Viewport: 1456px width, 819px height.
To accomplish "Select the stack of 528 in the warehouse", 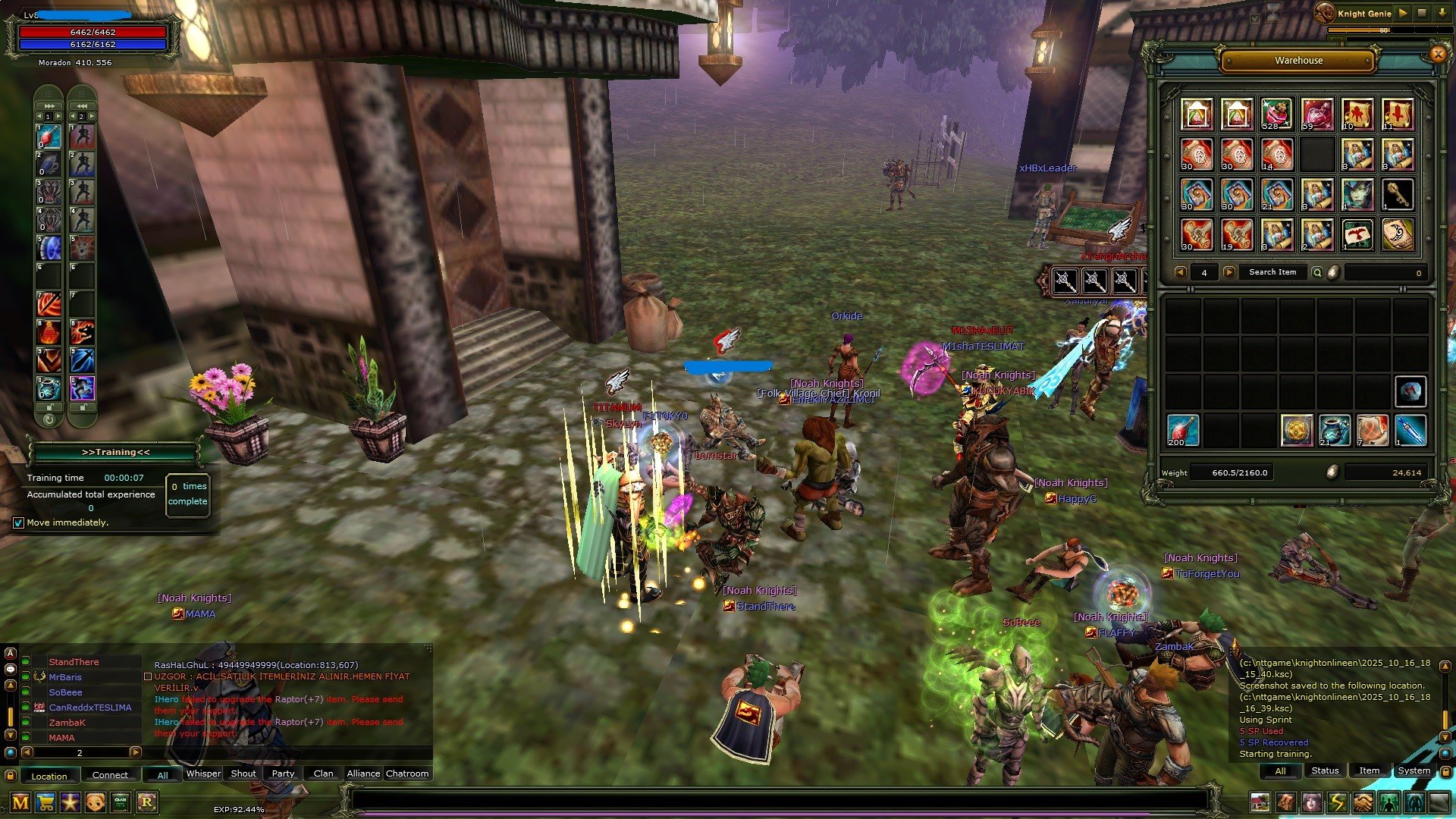I will [x=1277, y=114].
